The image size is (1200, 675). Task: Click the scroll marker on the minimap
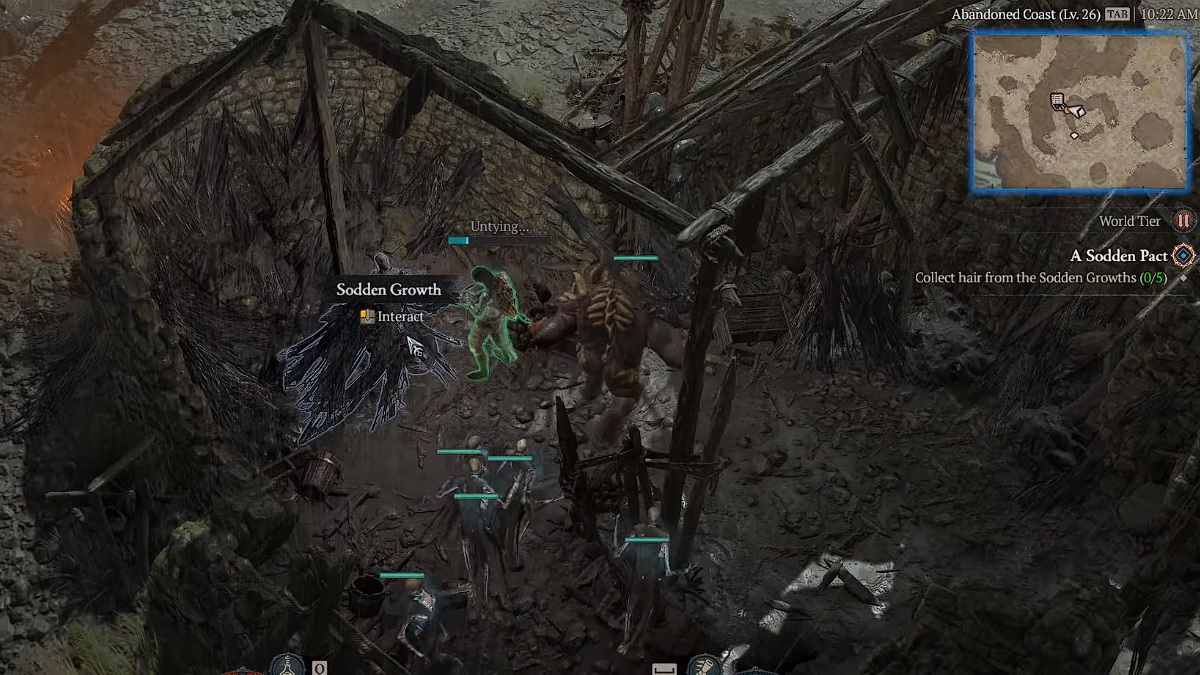[x=1057, y=101]
